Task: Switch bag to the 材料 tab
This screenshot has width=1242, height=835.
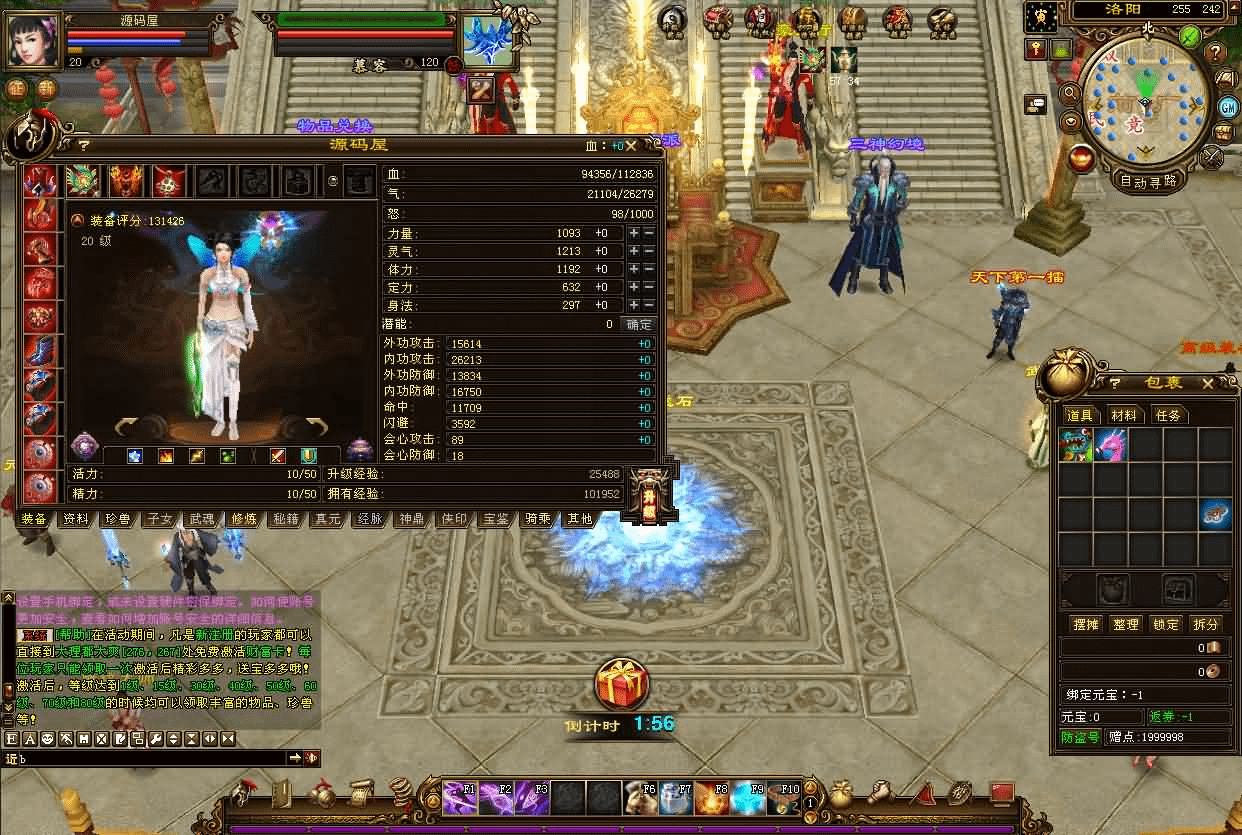Action: click(1124, 415)
